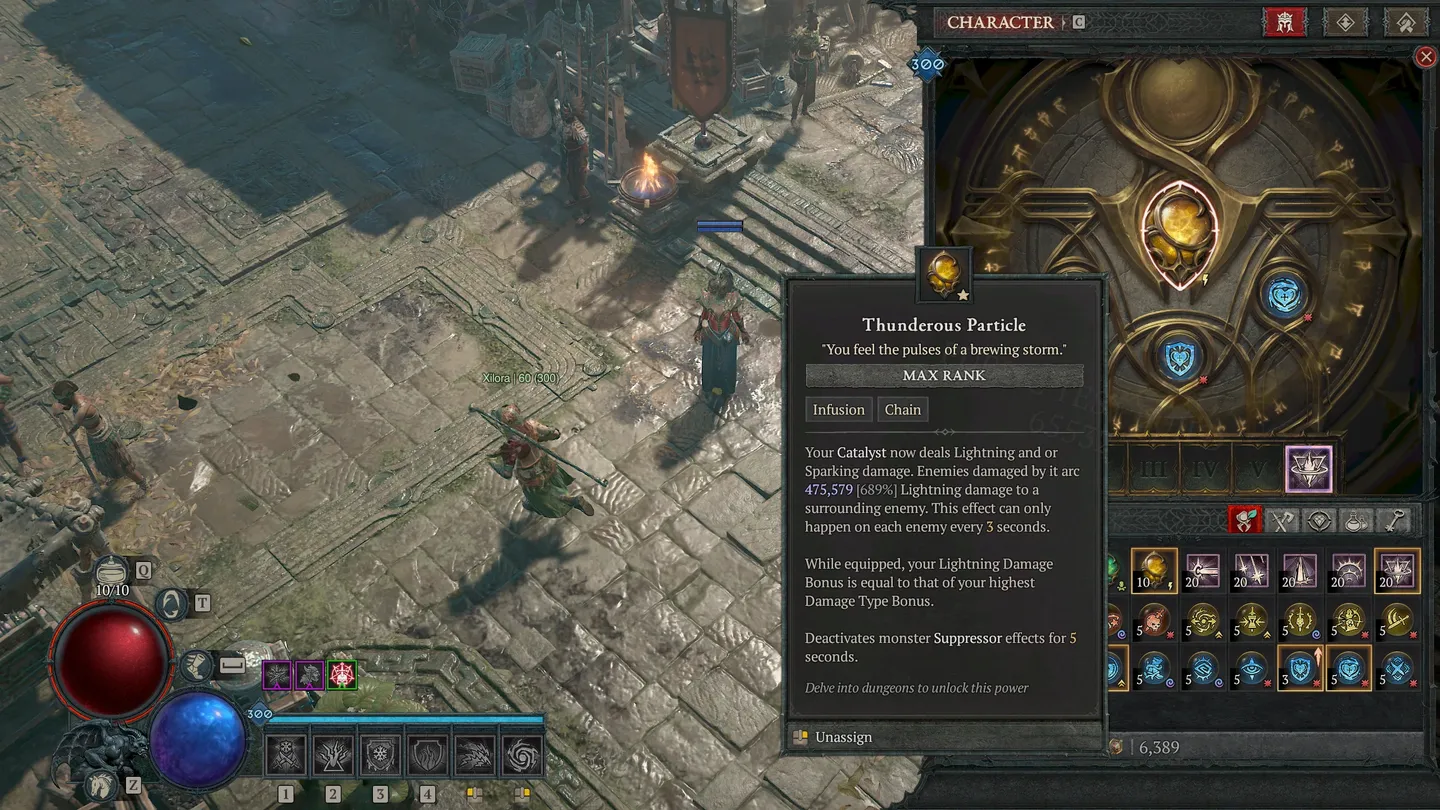Select the blue heart-shield infusion socket

coord(1180,359)
